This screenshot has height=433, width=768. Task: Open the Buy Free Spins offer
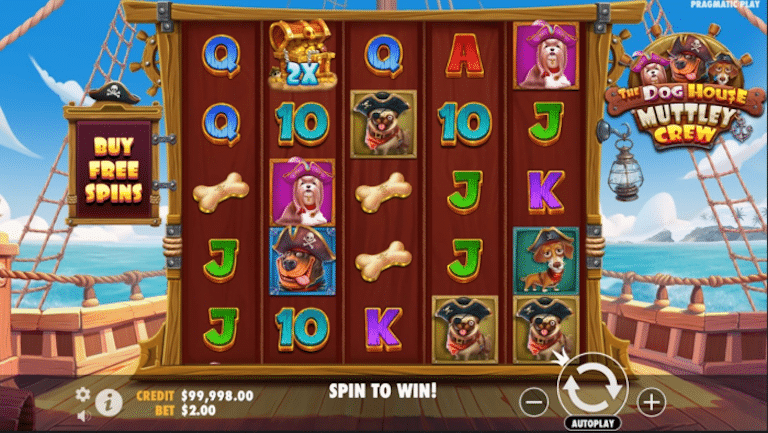click(112, 165)
